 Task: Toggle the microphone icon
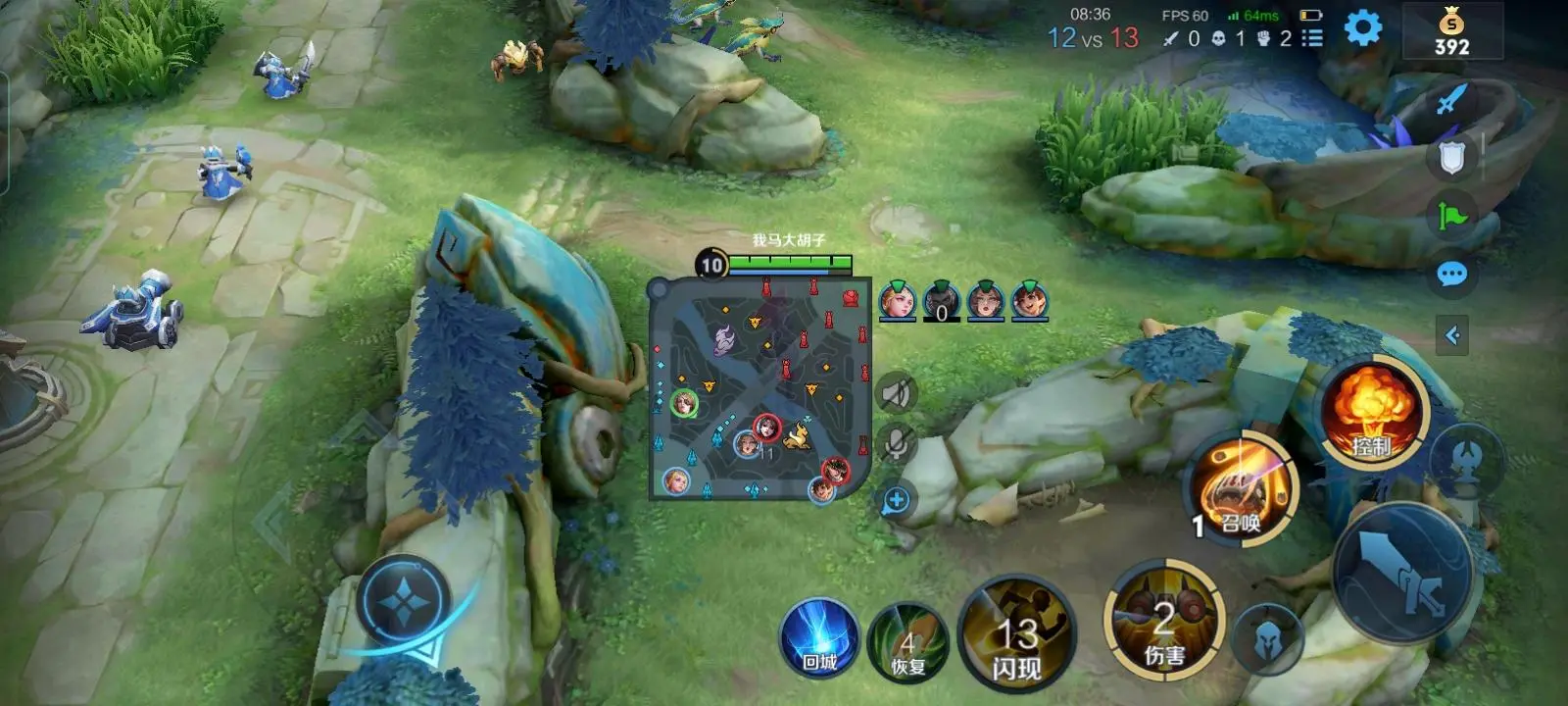896,443
